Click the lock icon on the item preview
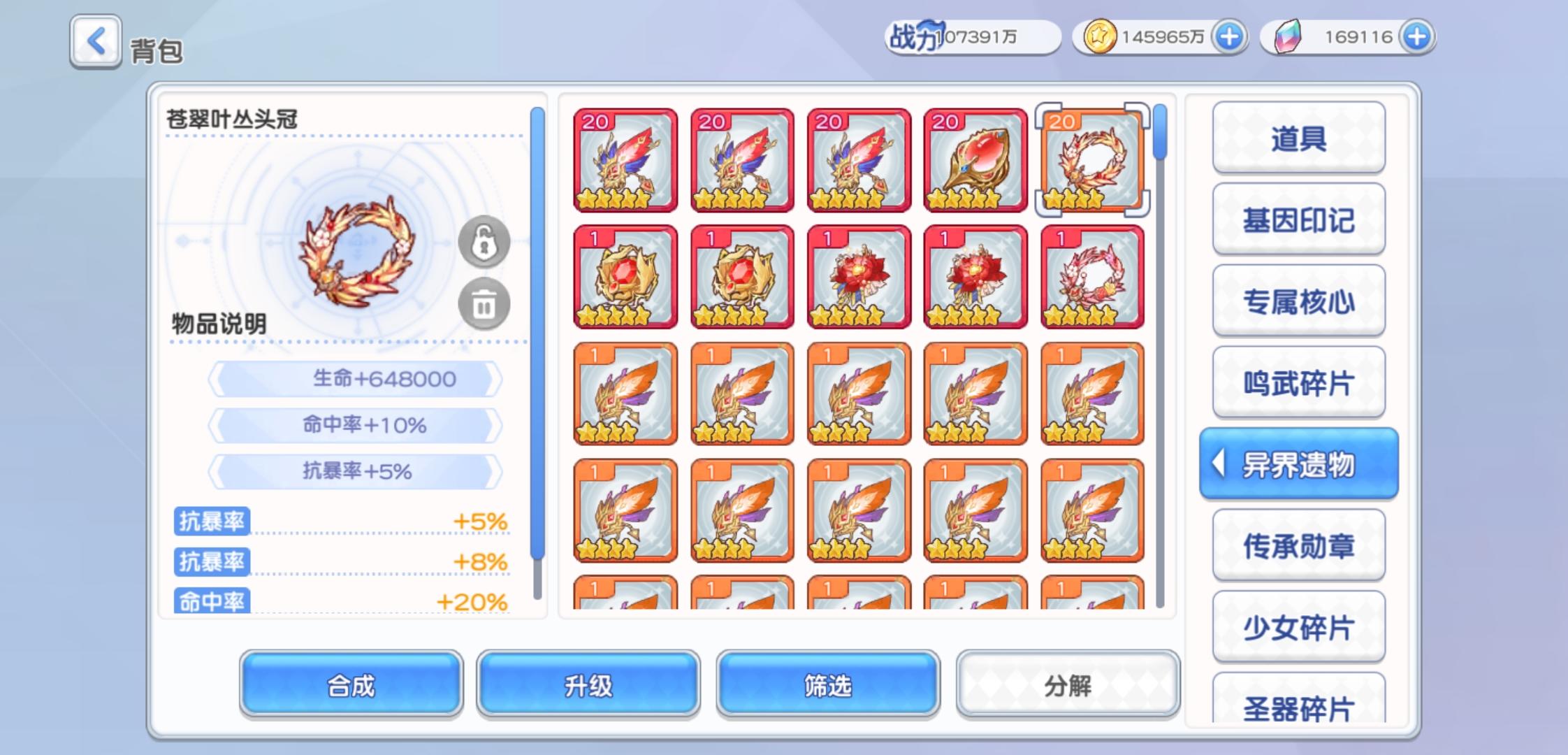Screen dimensions: 1568x755 (485, 243)
